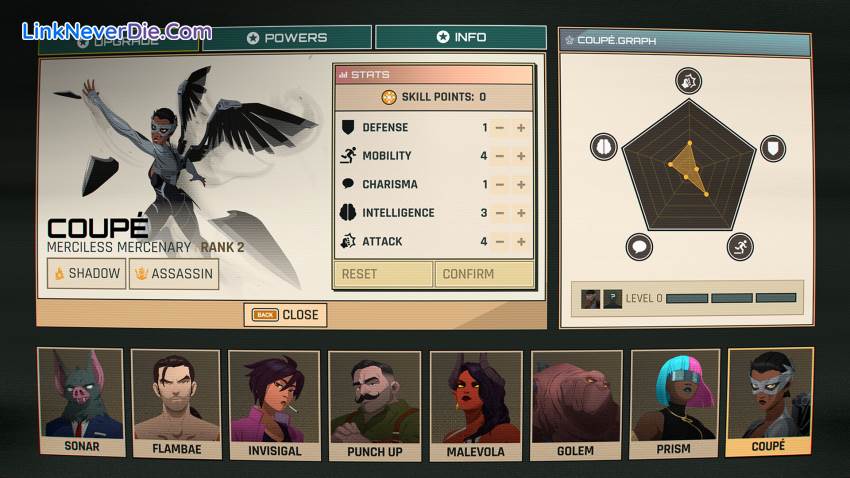Reset the stat allocation
This screenshot has width=850, height=478.
(382, 274)
